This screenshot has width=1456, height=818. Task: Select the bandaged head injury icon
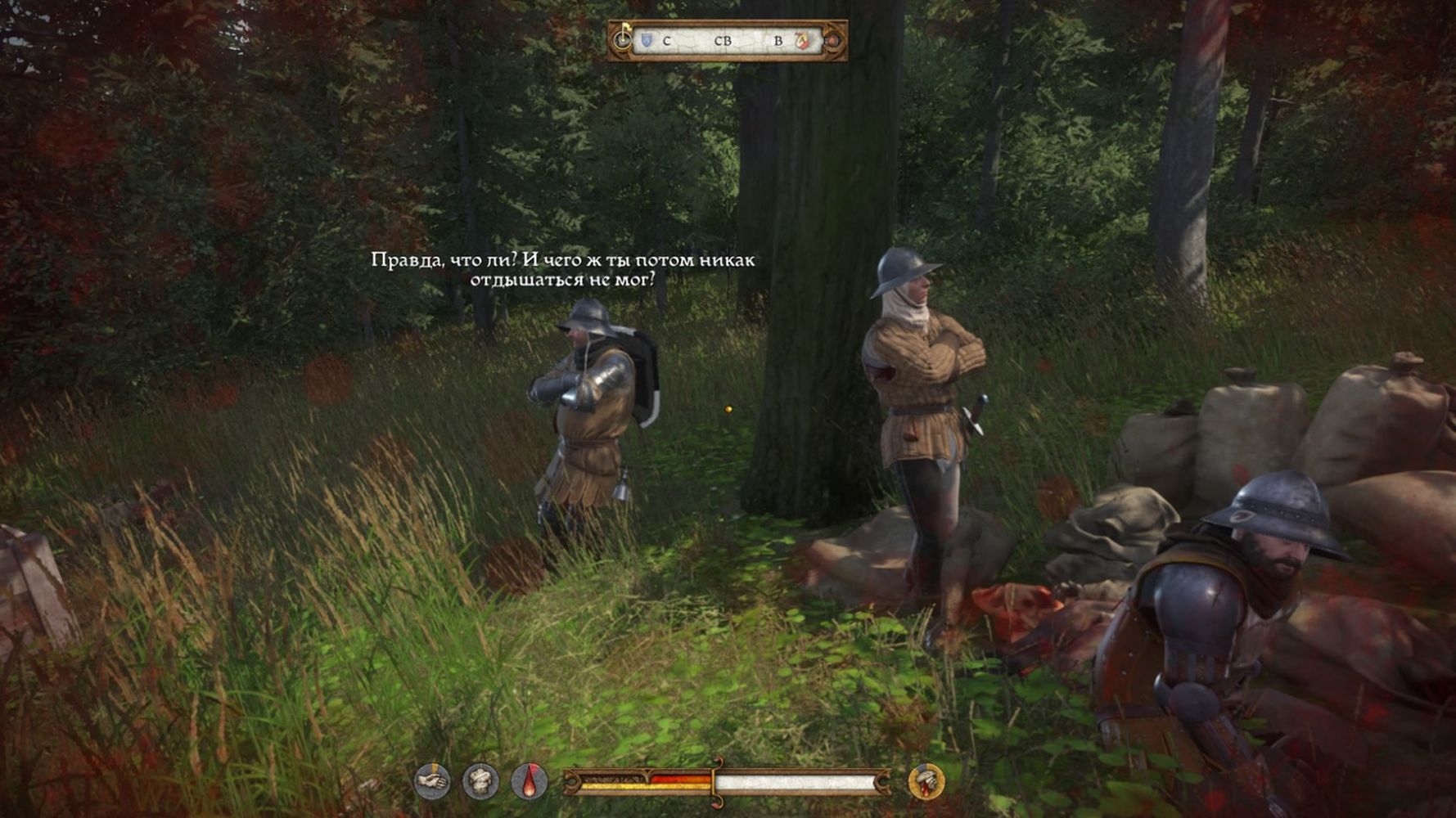coord(480,781)
